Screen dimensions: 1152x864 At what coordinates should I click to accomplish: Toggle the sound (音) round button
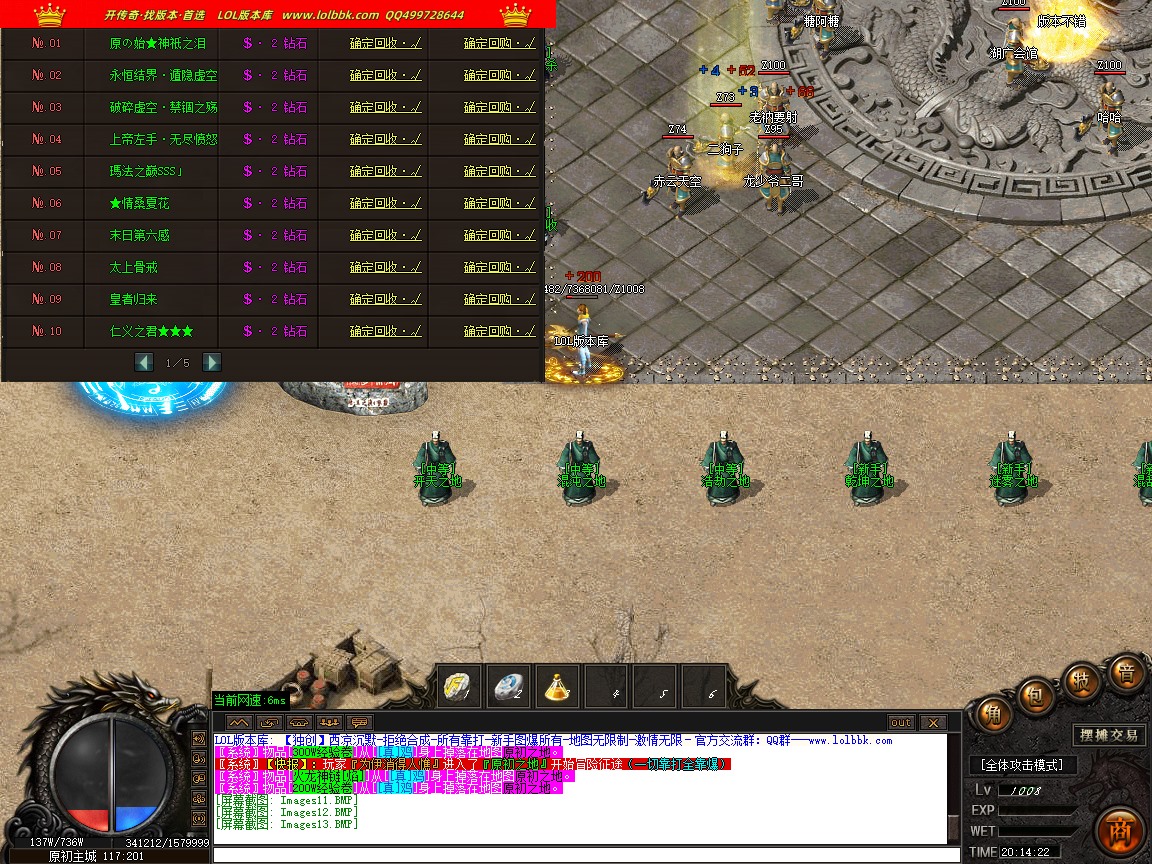(x=1126, y=673)
